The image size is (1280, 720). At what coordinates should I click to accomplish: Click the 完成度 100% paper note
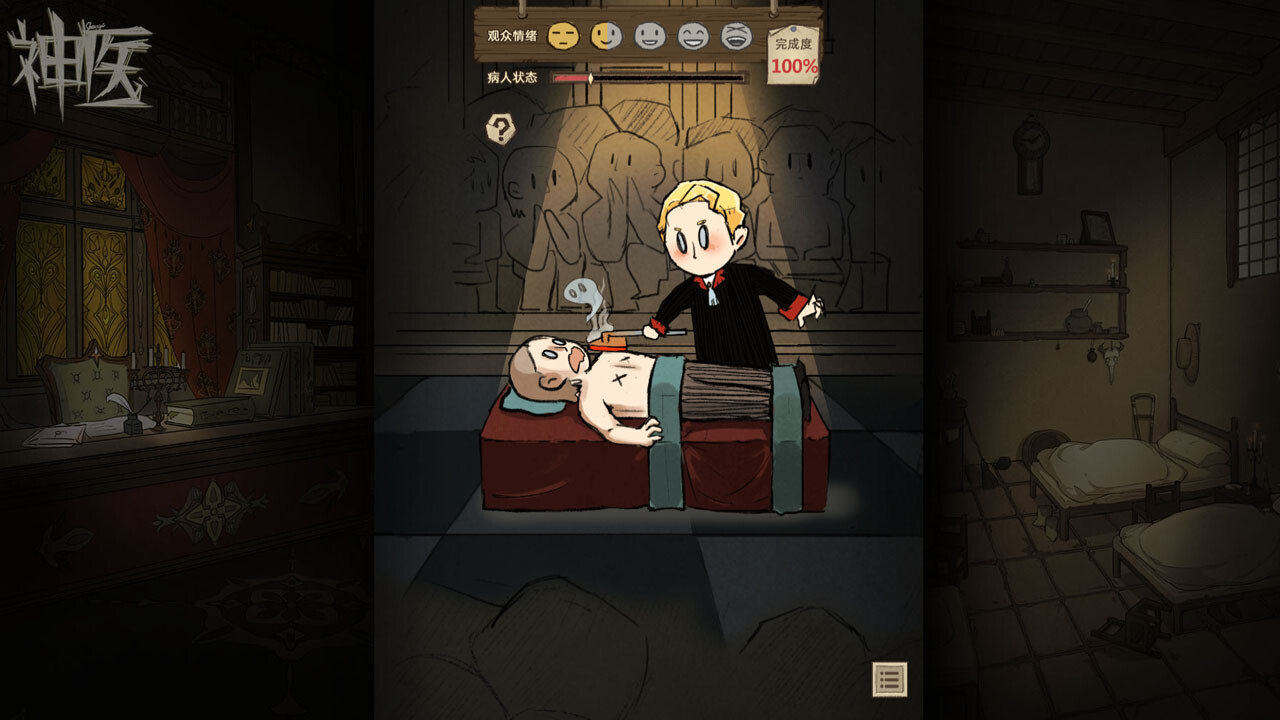(x=792, y=58)
